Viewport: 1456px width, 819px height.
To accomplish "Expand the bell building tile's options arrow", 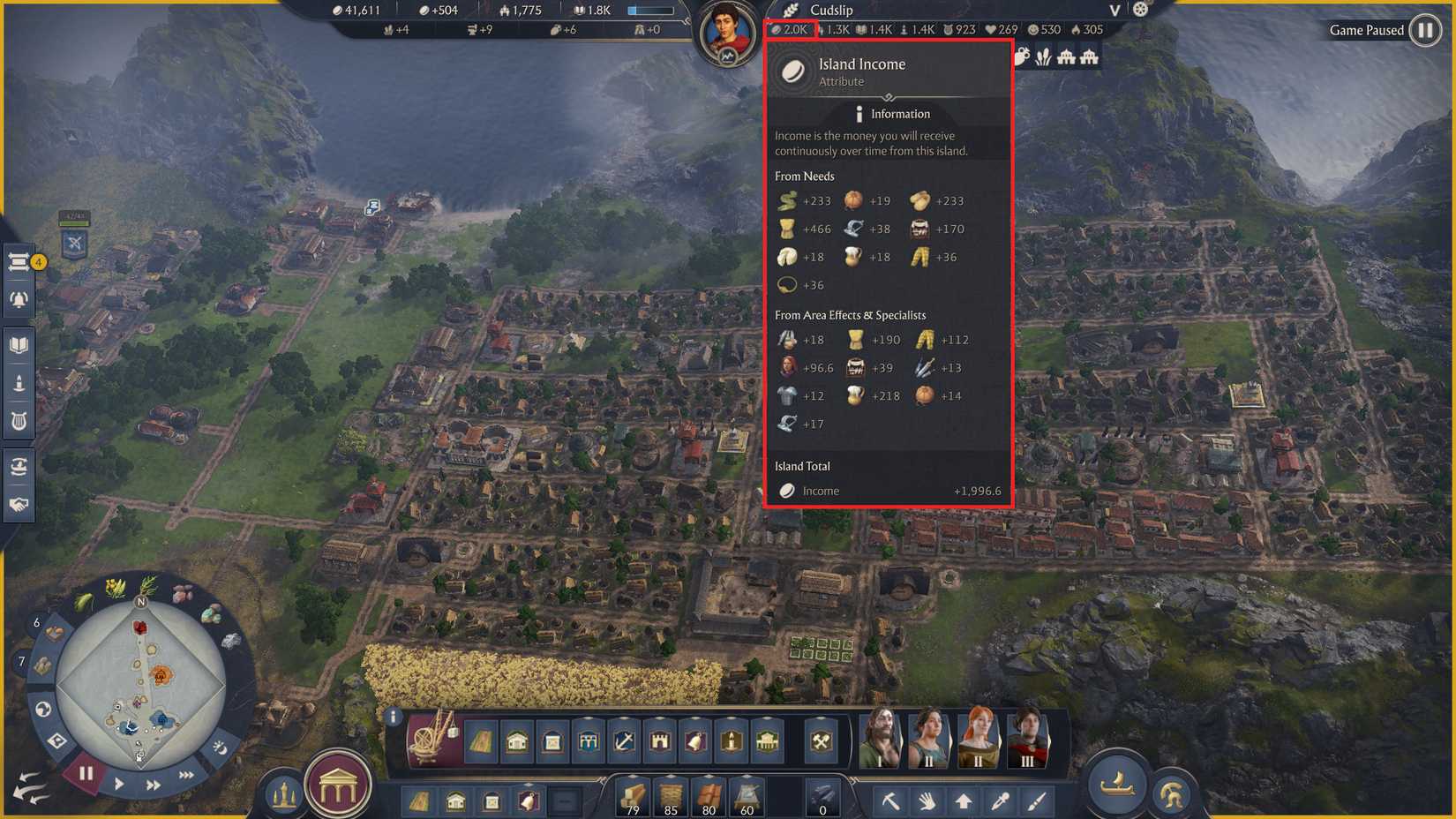I will point(529,784).
